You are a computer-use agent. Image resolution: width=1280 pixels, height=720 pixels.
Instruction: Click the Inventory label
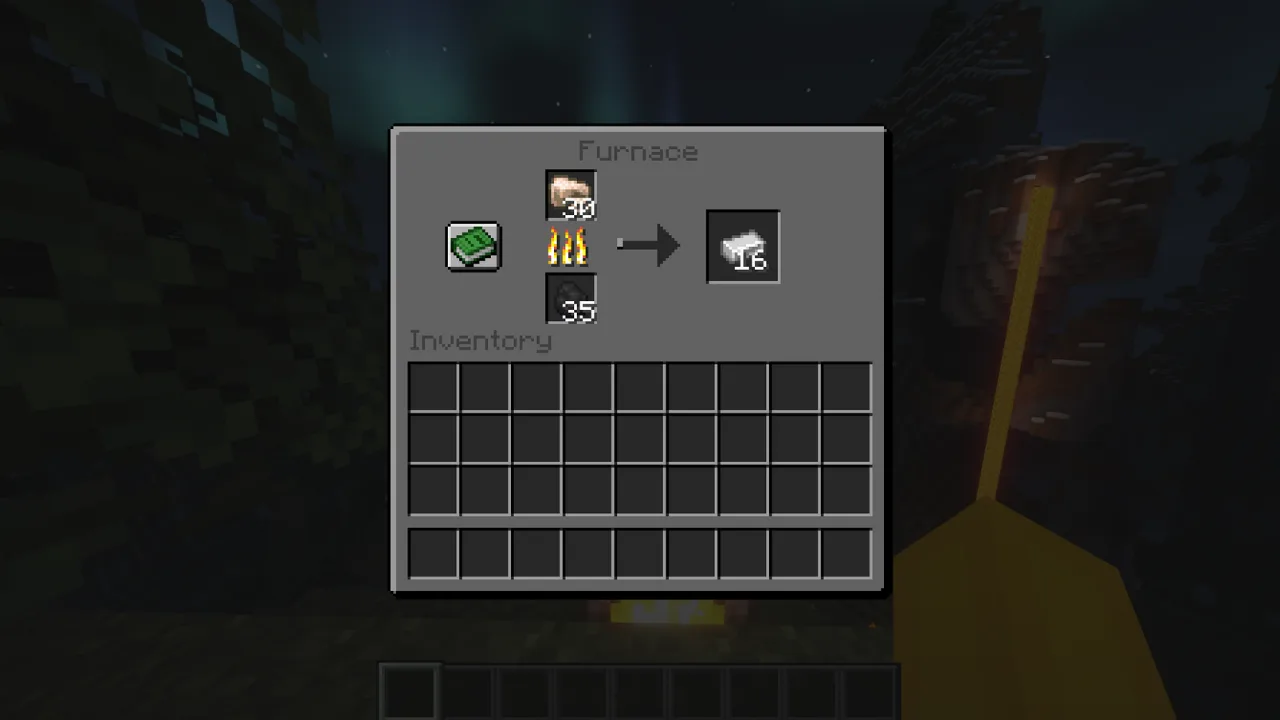480,341
